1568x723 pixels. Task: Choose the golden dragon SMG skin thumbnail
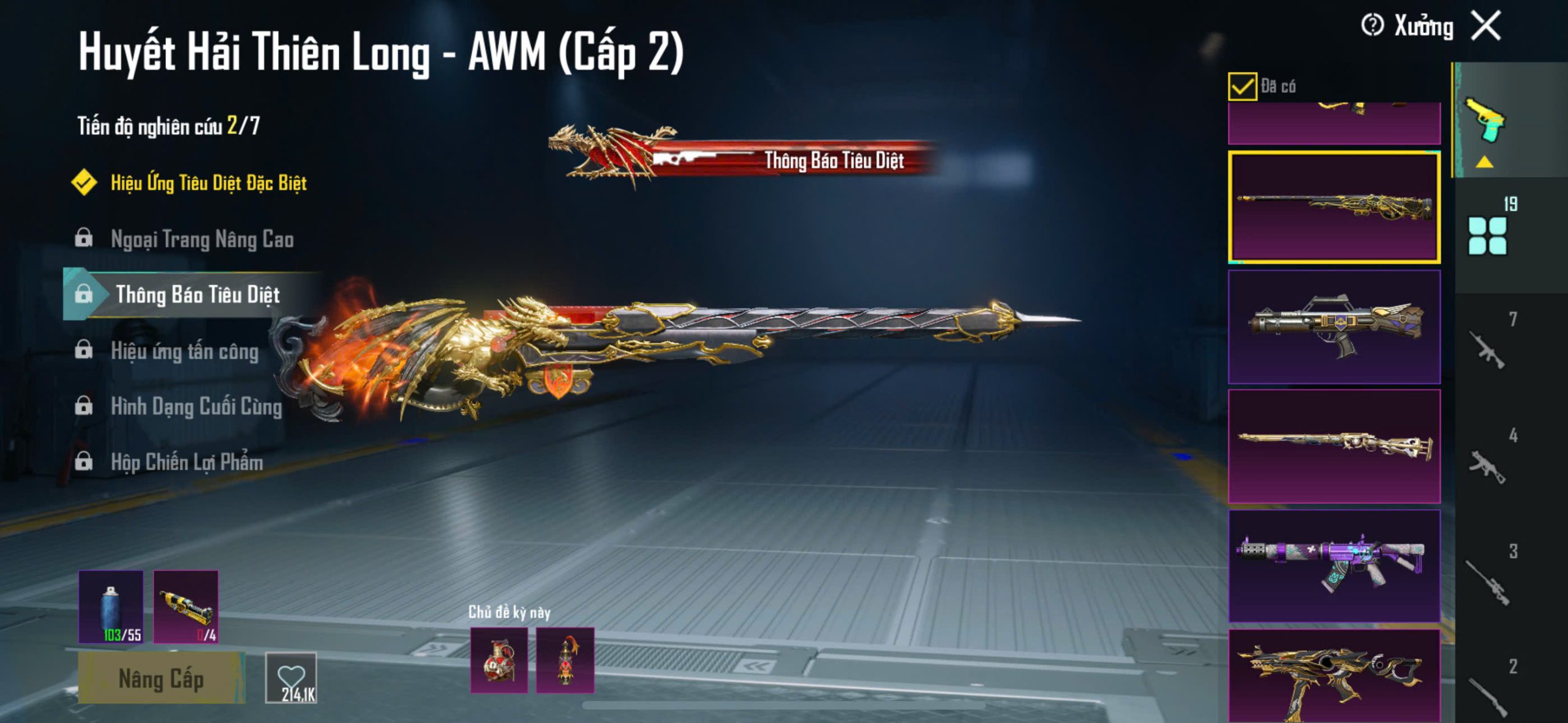coord(1334,676)
